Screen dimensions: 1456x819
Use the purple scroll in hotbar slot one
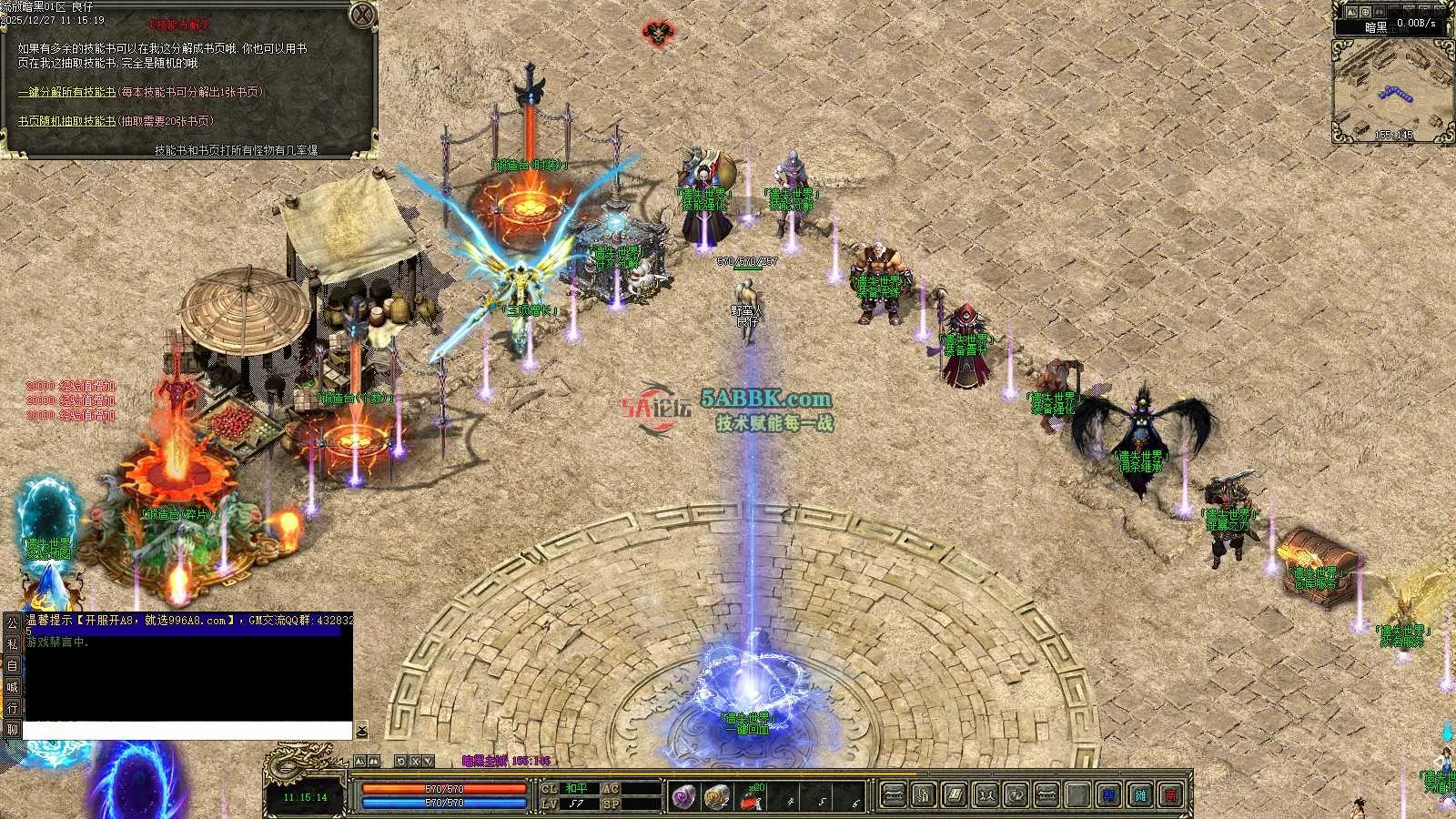tap(684, 797)
